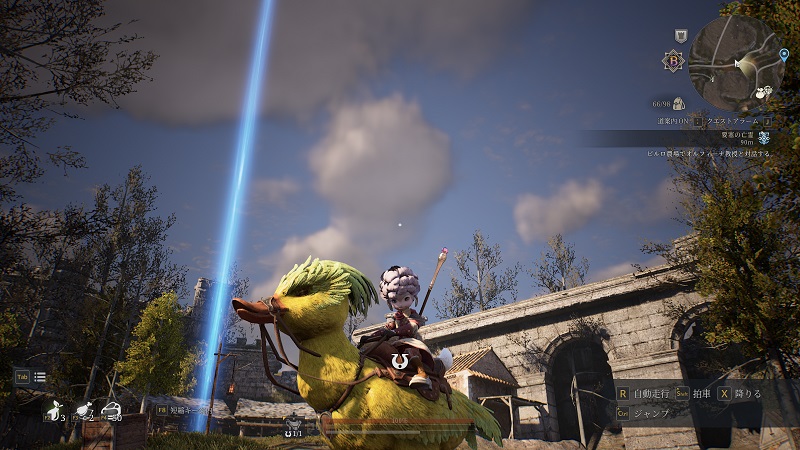
Task: Open the star-shaped B emblem icon
Action: click(x=673, y=60)
